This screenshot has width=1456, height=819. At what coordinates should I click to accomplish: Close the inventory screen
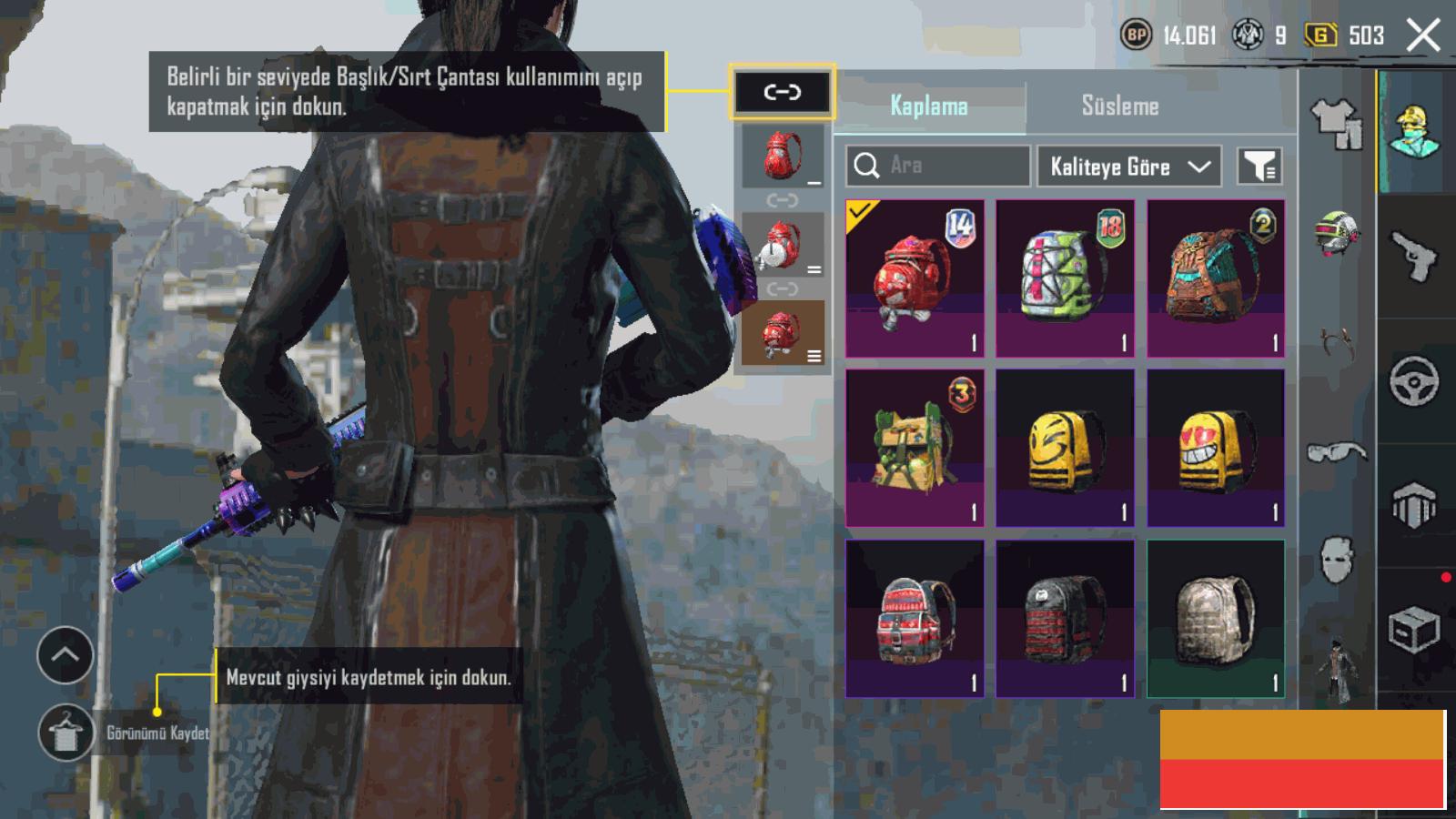(x=1423, y=35)
